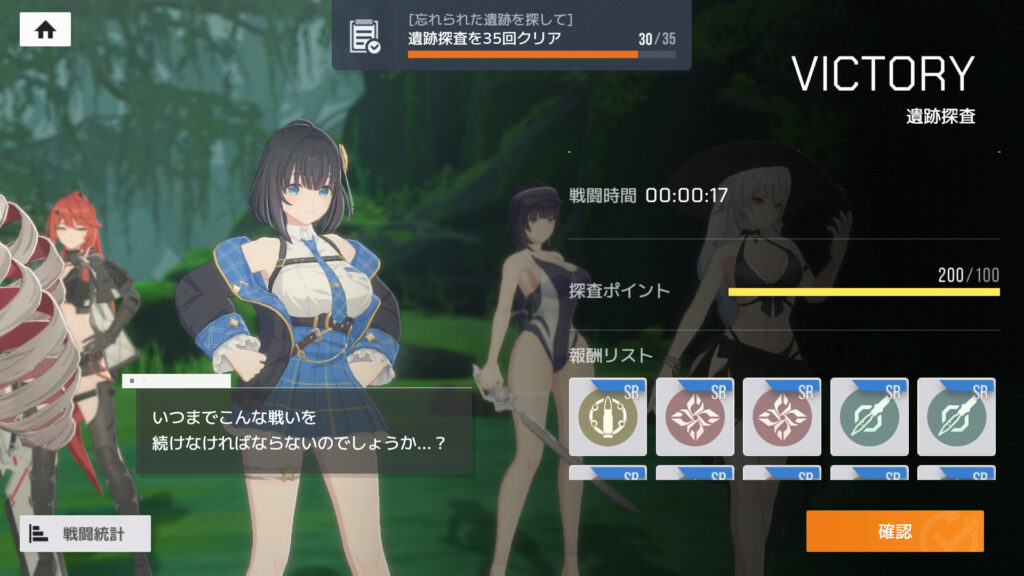Go to the home screen
This screenshot has height=576, width=1024.
click(45, 29)
